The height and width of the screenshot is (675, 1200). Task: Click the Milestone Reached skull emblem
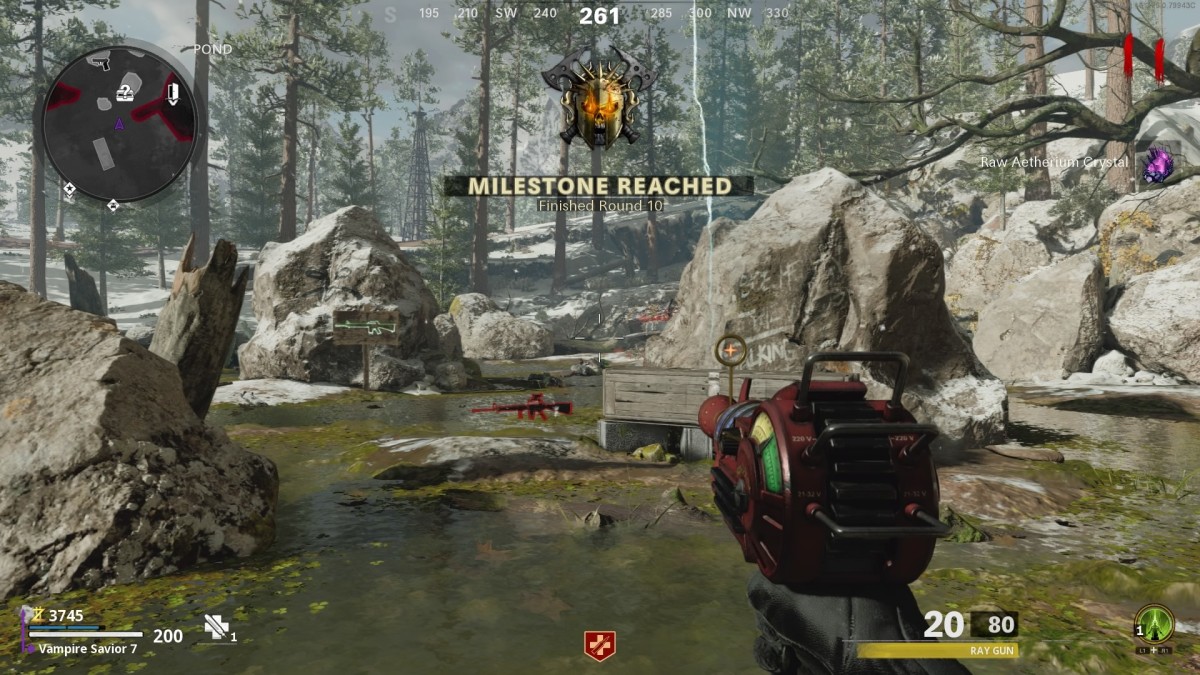(597, 99)
